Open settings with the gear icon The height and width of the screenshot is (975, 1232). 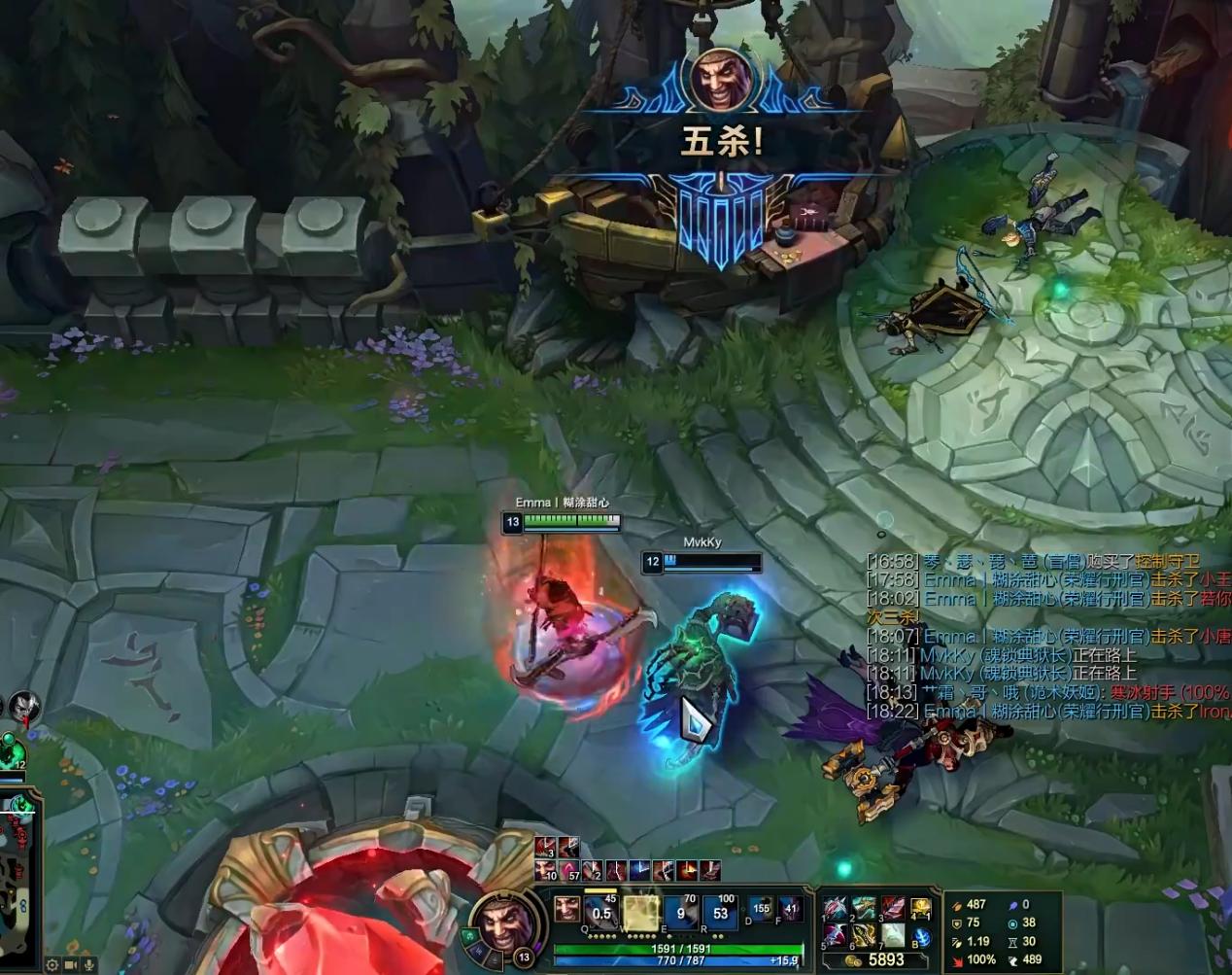tap(51, 965)
